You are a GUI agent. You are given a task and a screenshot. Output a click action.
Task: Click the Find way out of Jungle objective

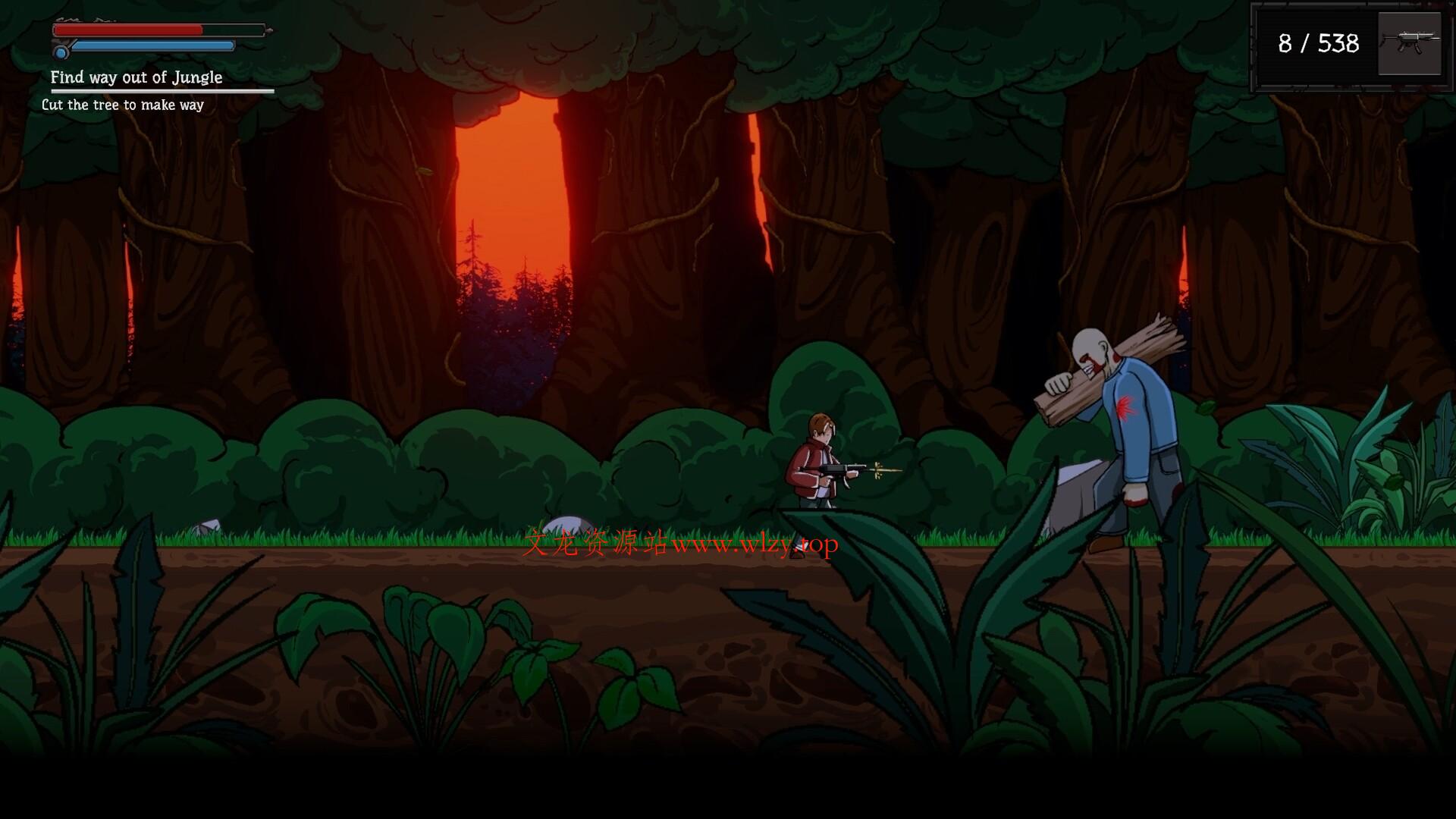(x=136, y=77)
